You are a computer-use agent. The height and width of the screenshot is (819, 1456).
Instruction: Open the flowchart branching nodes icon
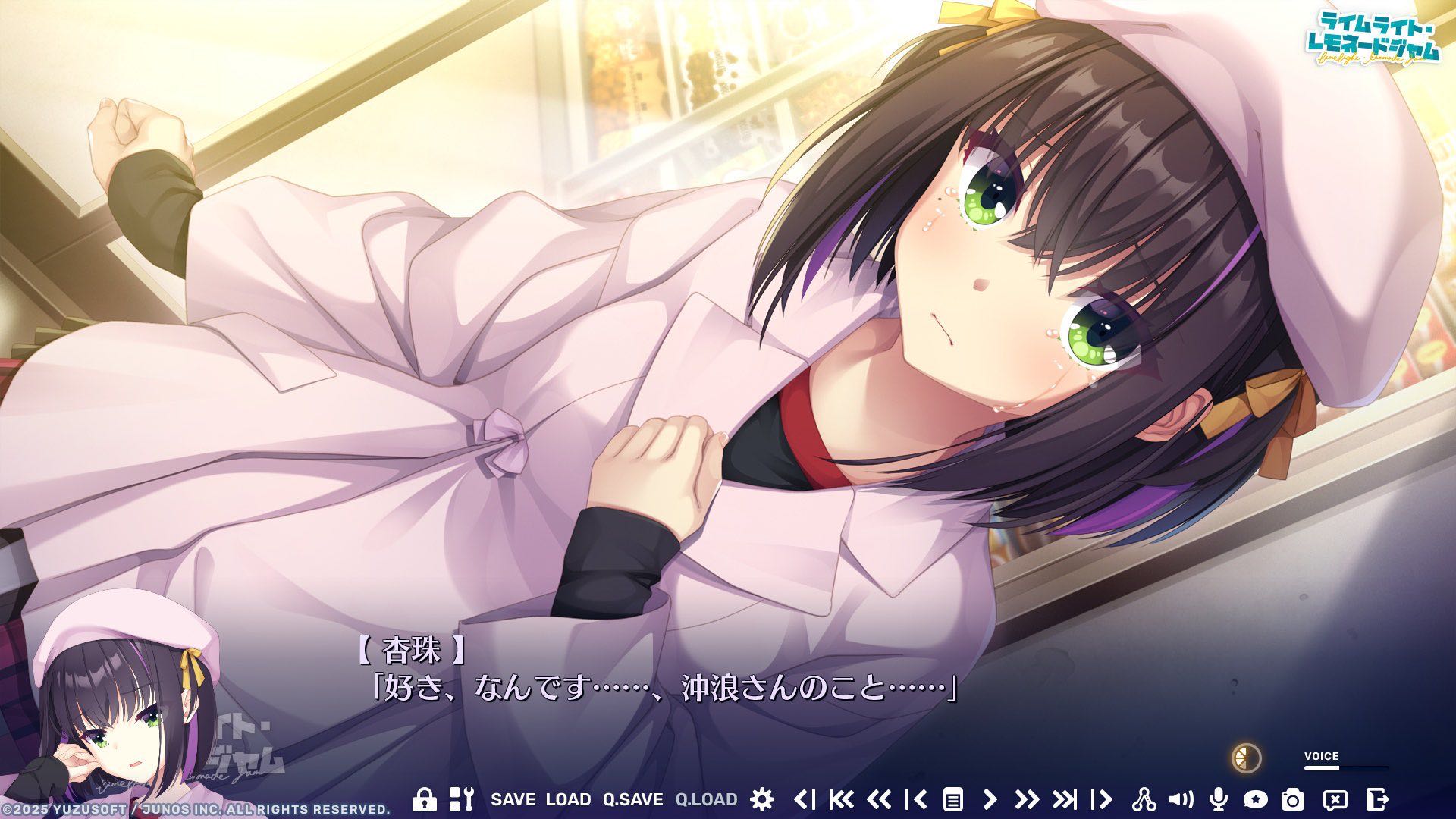(x=1144, y=799)
